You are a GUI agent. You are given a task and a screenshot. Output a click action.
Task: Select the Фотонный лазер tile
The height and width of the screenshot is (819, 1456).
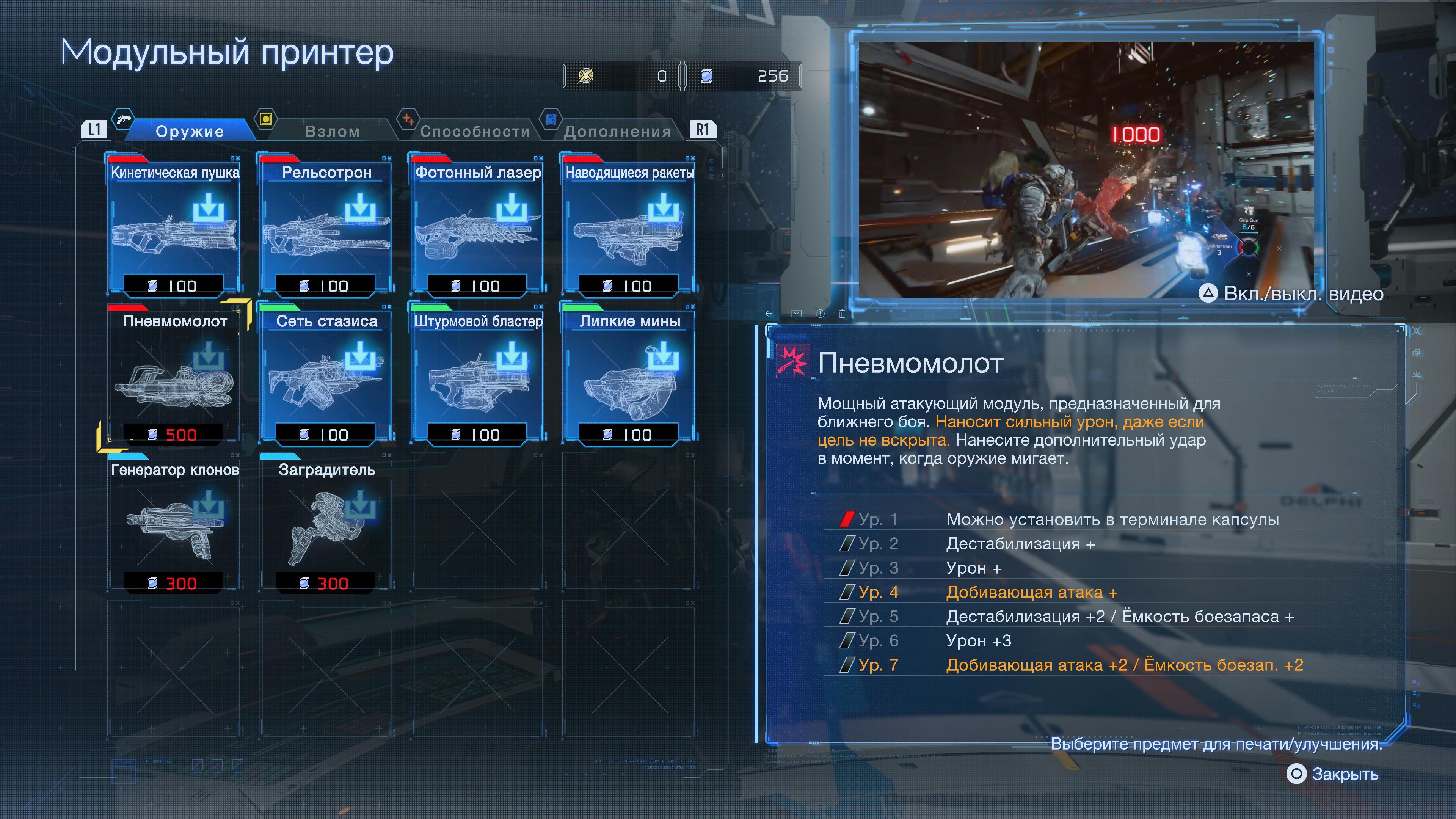pos(478,226)
